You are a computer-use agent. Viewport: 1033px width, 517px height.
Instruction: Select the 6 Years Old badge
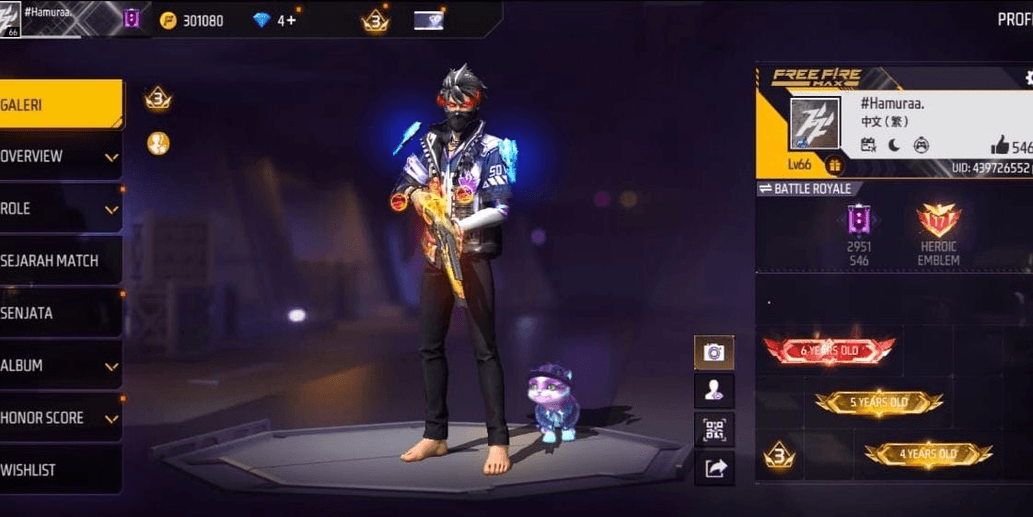tap(829, 350)
